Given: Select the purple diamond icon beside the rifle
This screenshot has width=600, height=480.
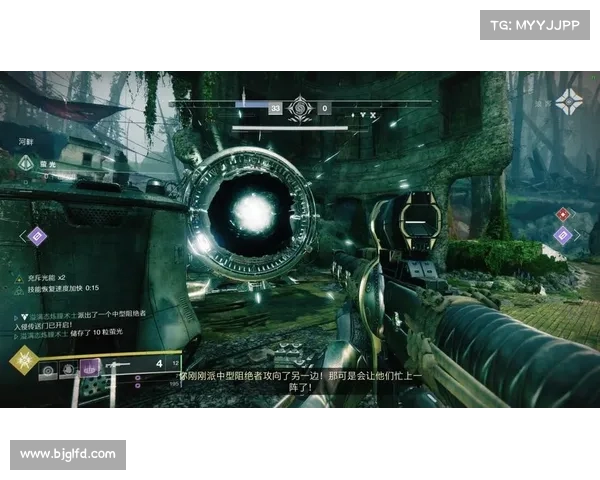Looking at the screenshot, I should (563, 236).
